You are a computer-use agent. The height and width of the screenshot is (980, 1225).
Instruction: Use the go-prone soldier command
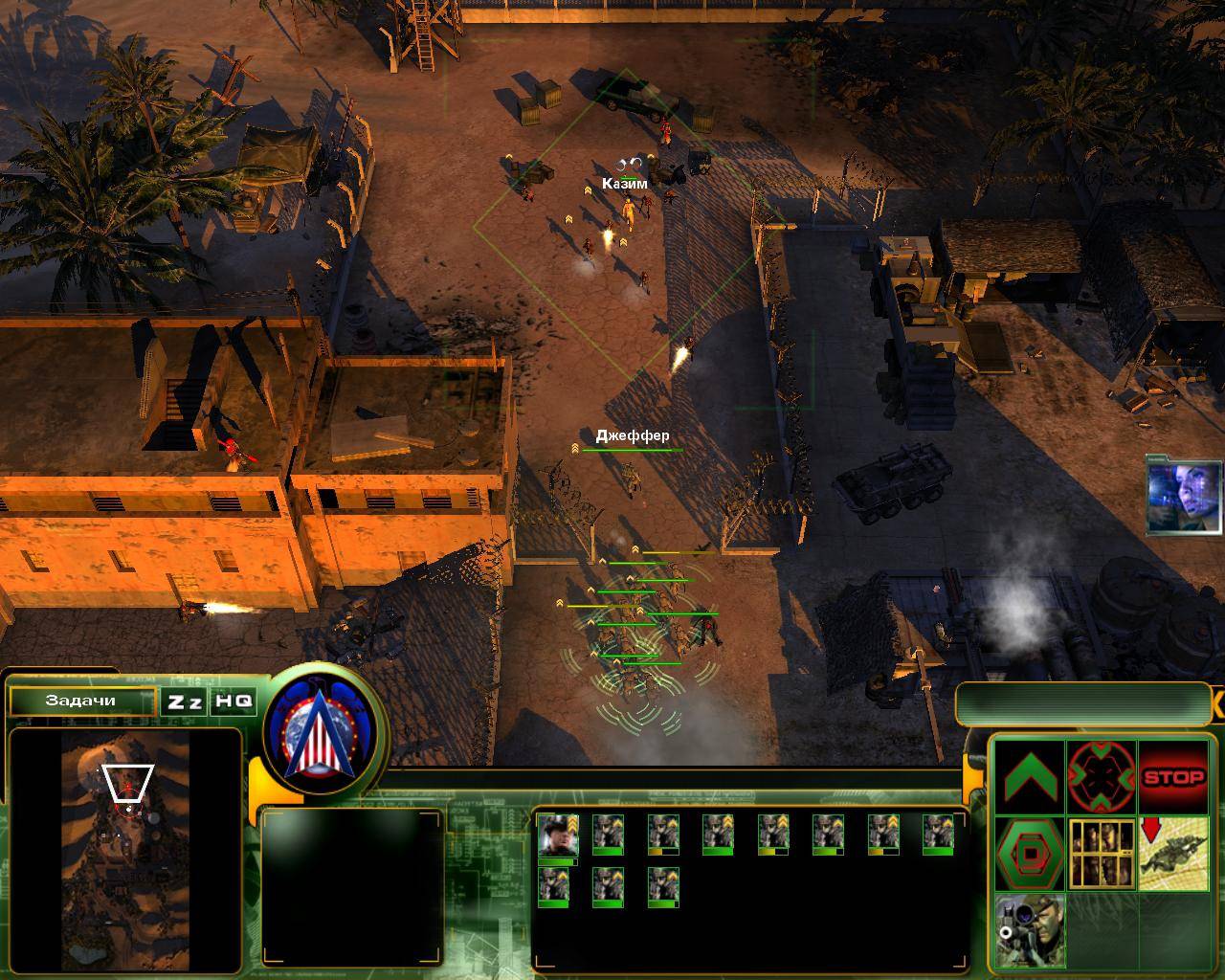(1173, 852)
